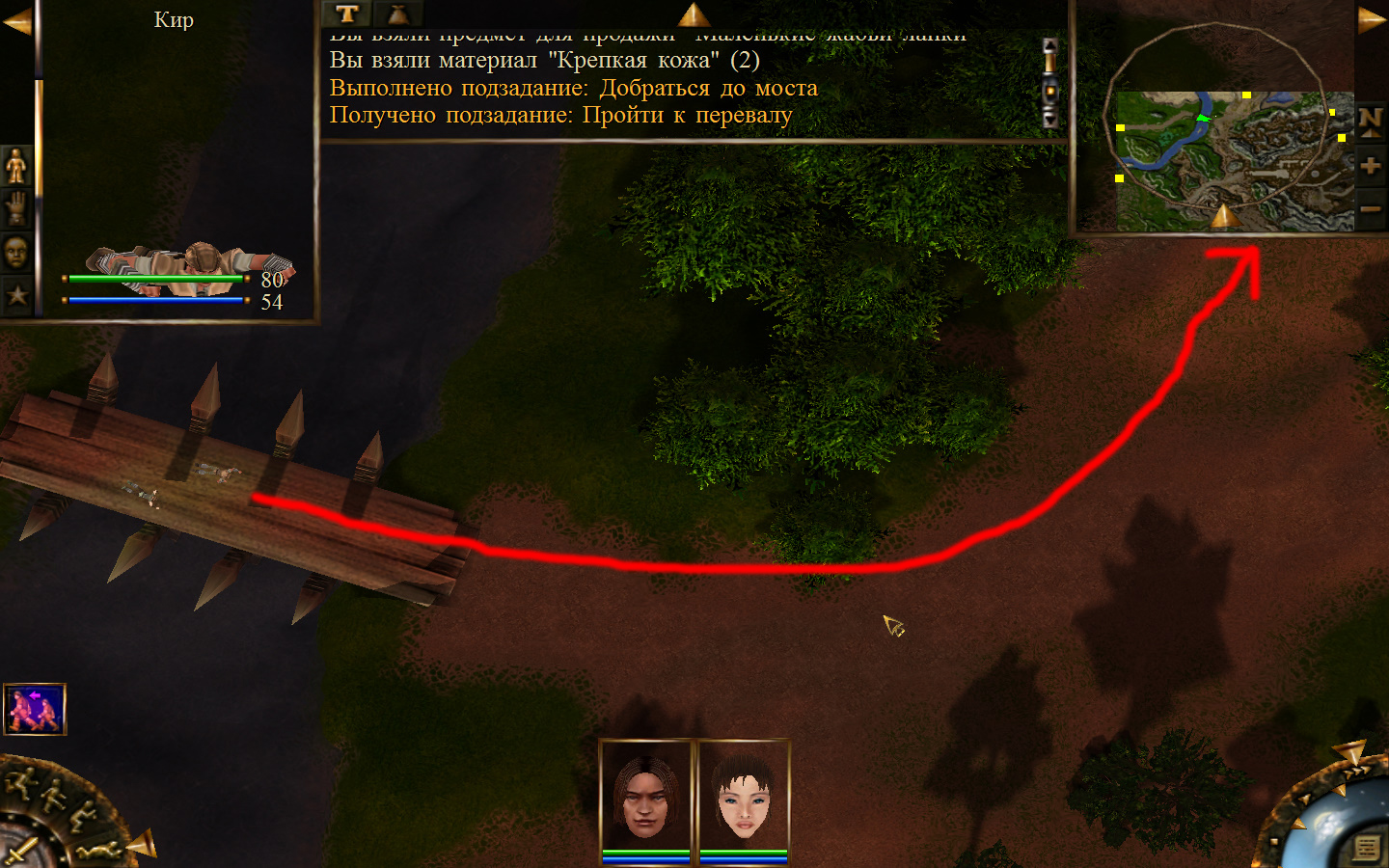Zoom in the minimap with the plus button
Viewport: 1389px width, 868px height.
point(1370,166)
